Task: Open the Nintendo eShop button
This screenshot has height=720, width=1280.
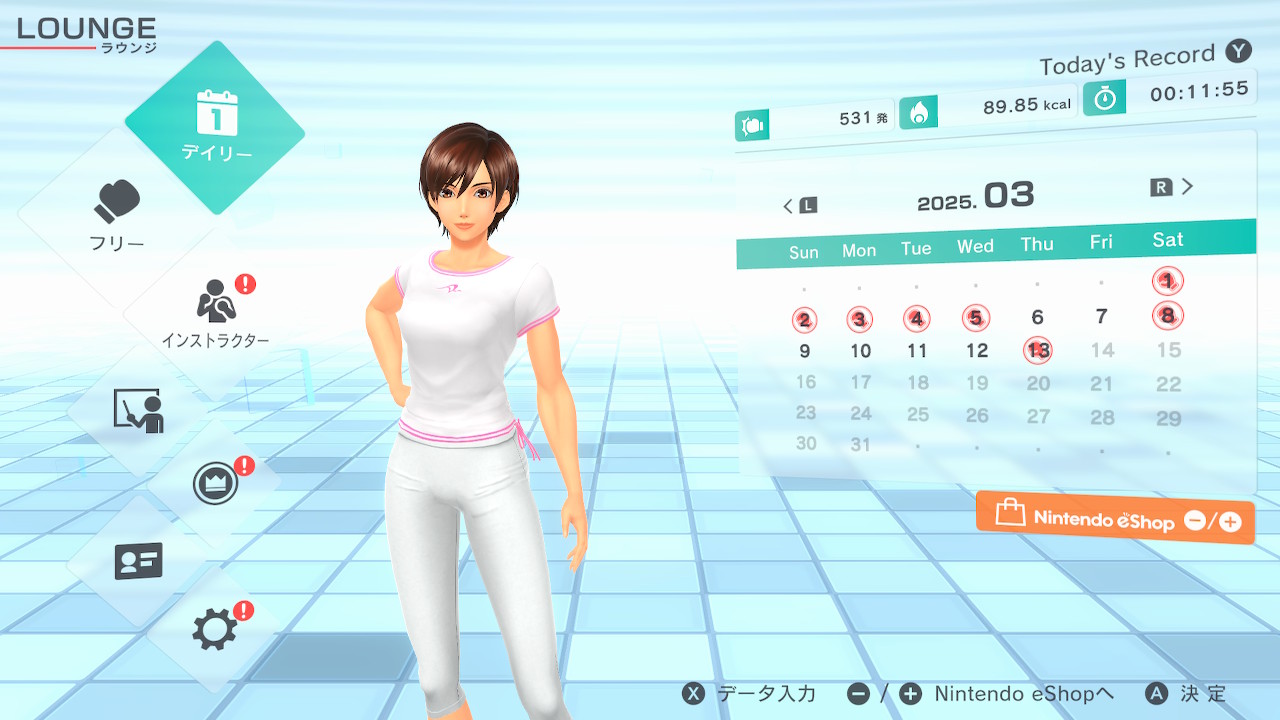Action: [x=1115, y=518]
